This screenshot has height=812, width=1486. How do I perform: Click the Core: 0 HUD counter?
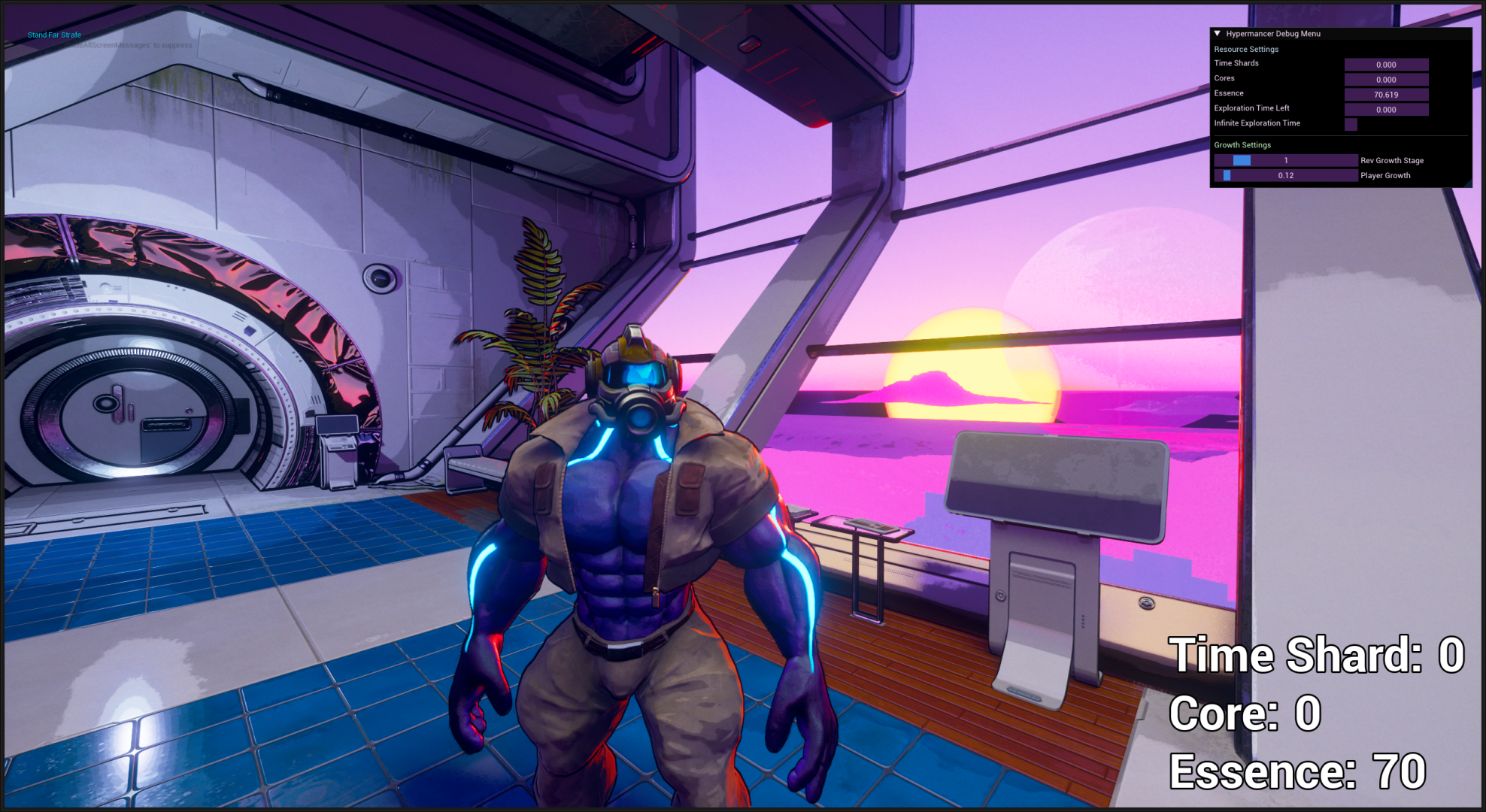coord(1245,714)
